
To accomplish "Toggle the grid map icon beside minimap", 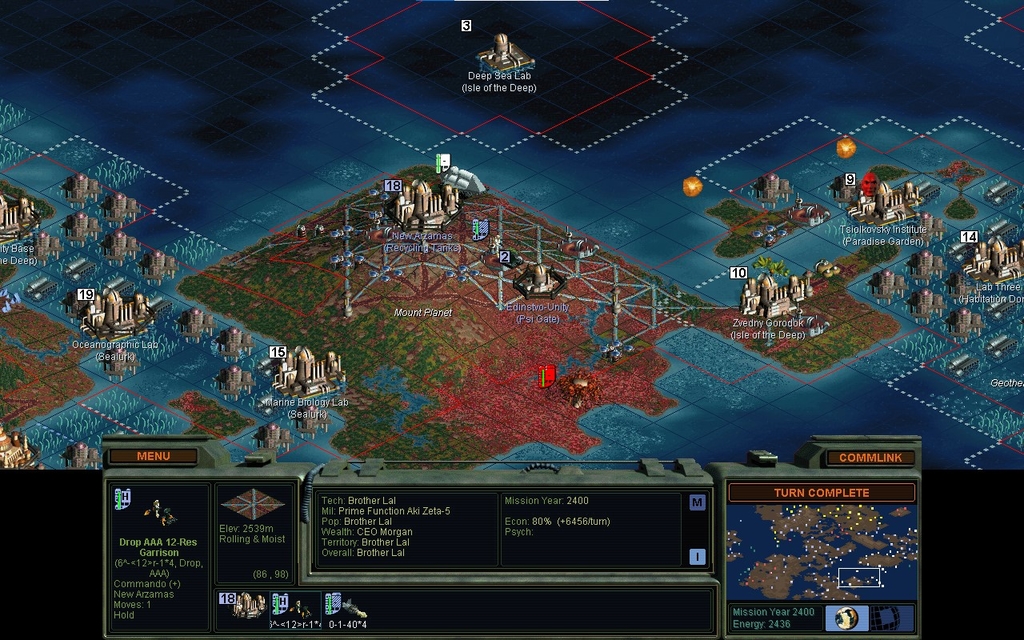I will pyautogui.click(x=888, y=617).
